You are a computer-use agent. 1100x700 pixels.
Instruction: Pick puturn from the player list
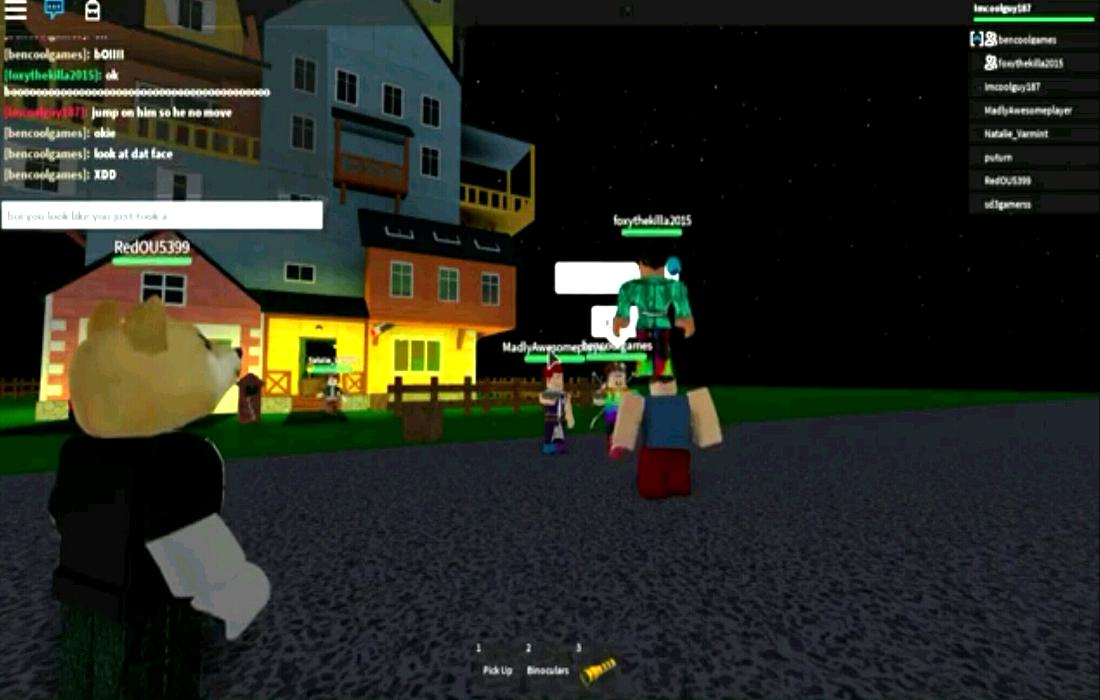[998, 157]
